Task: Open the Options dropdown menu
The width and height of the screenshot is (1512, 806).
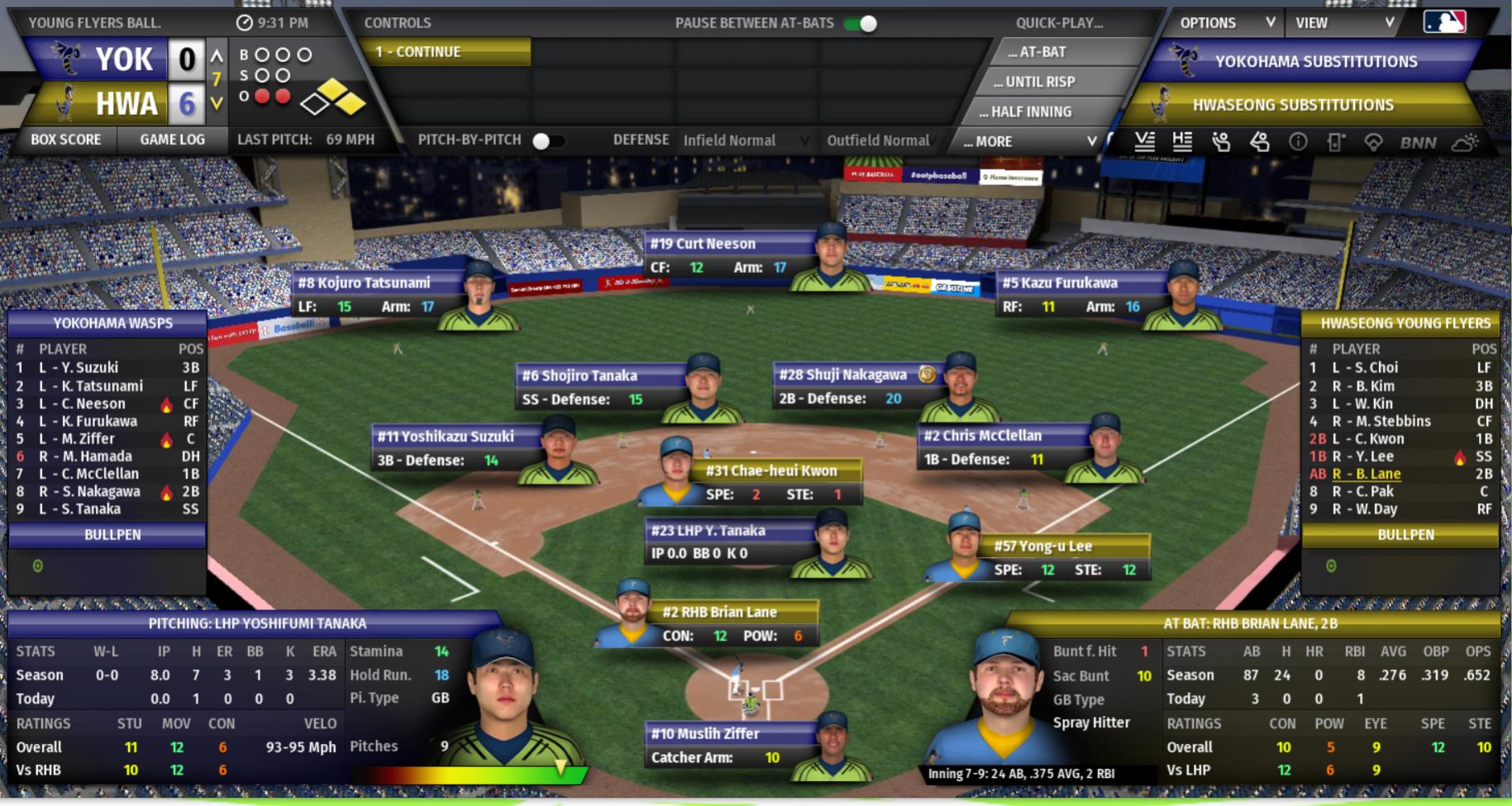Action: [x=1225, y=23]
